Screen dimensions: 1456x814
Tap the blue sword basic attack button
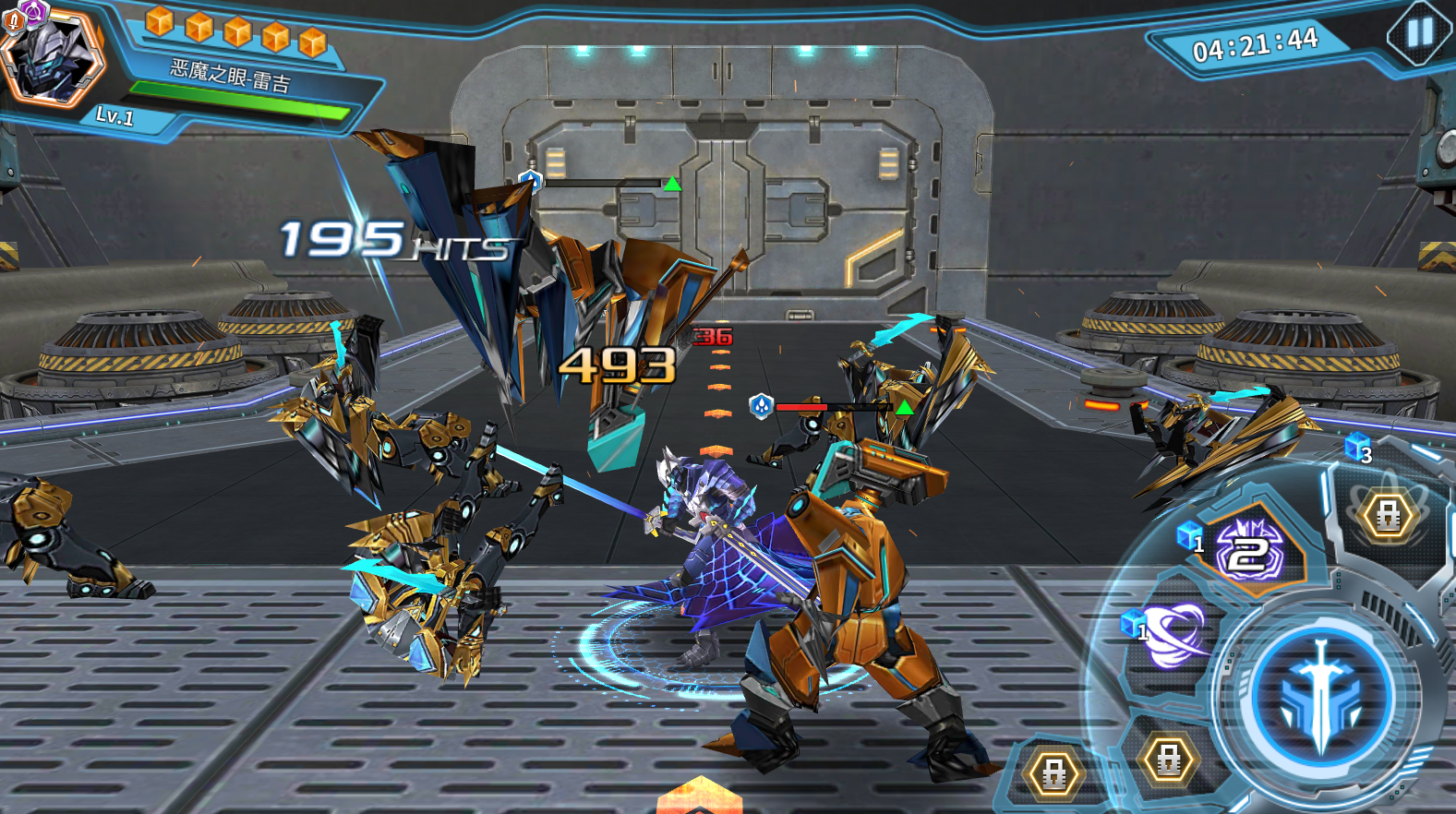click(x=1321, y=697)
